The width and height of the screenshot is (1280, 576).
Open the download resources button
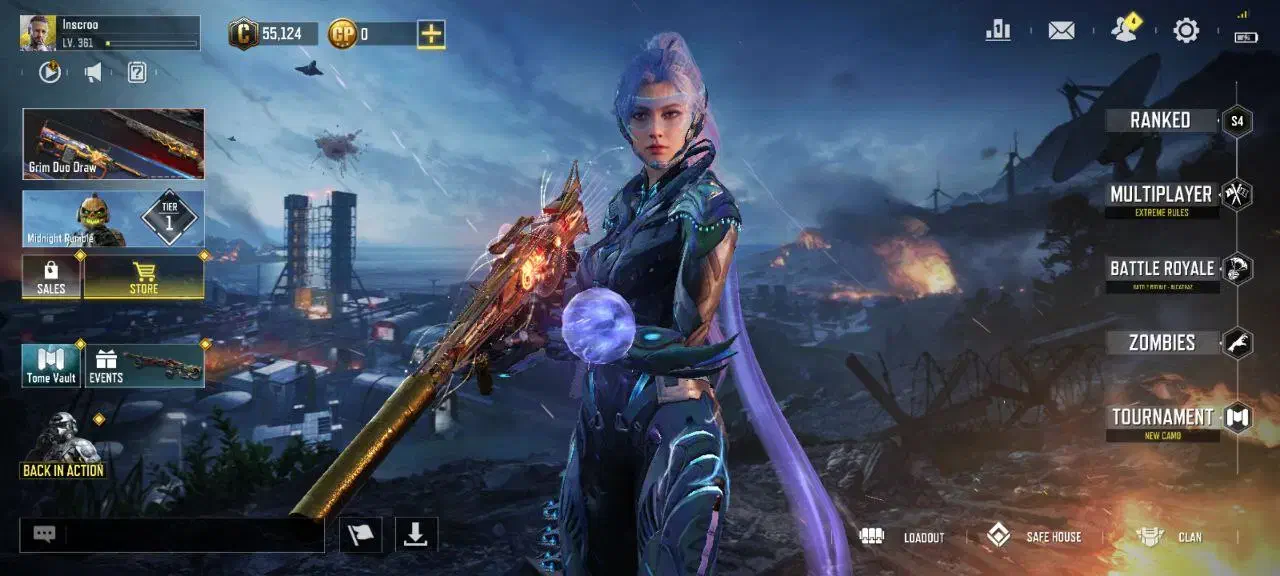[x=415, y=535]
